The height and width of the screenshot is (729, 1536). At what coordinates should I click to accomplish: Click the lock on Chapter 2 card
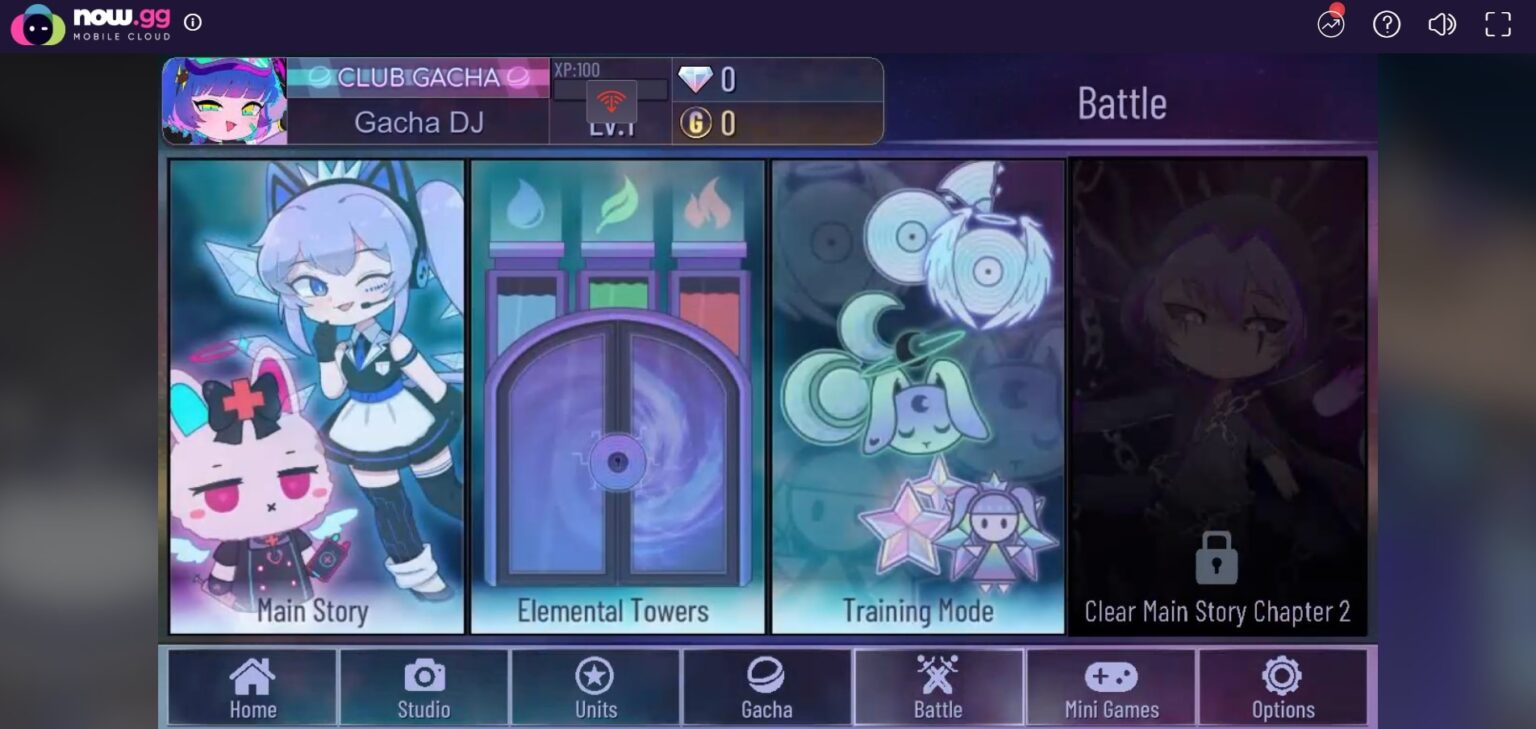(x=1216, y=560)
